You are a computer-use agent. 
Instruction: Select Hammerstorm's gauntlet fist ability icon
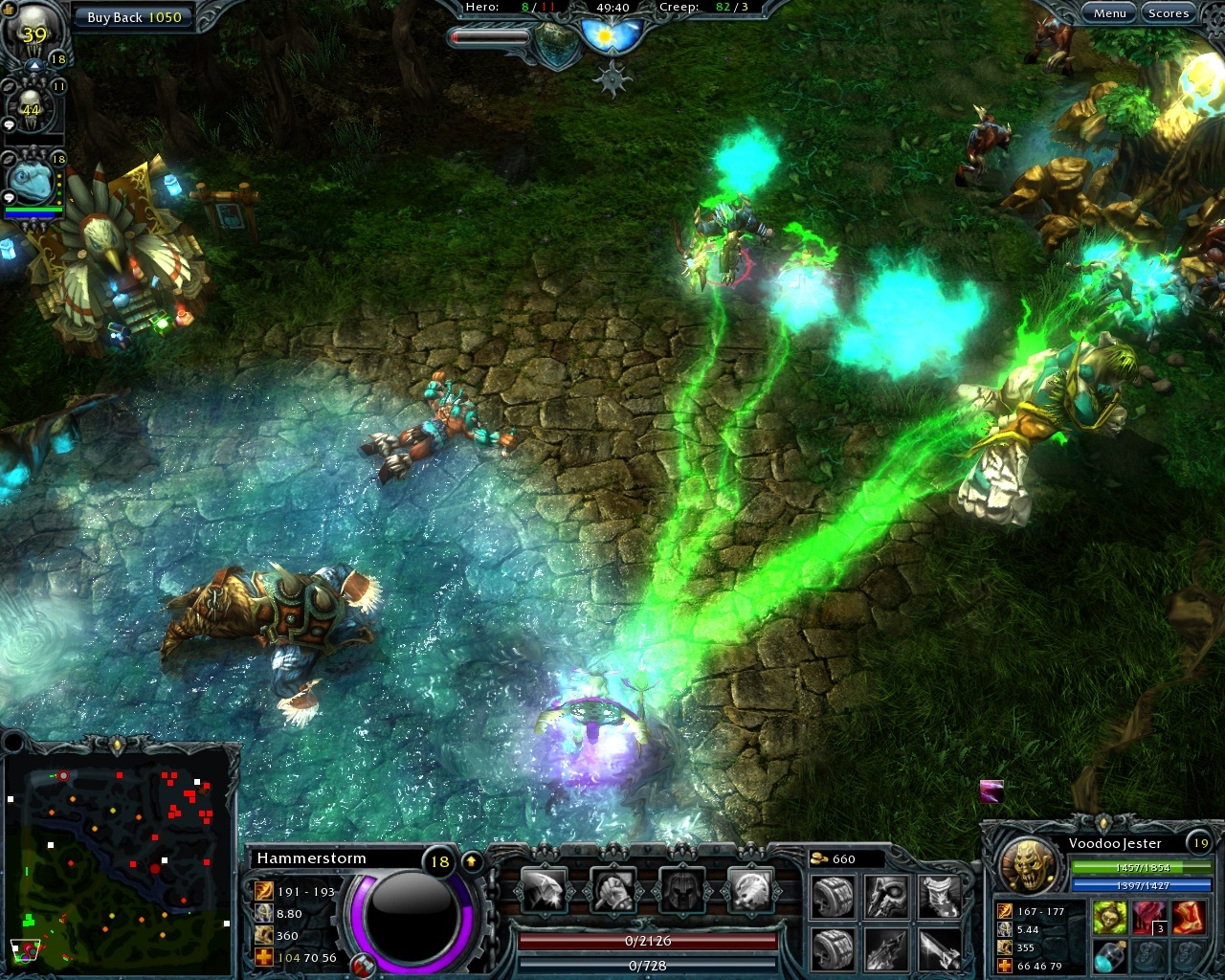(613, 890)
